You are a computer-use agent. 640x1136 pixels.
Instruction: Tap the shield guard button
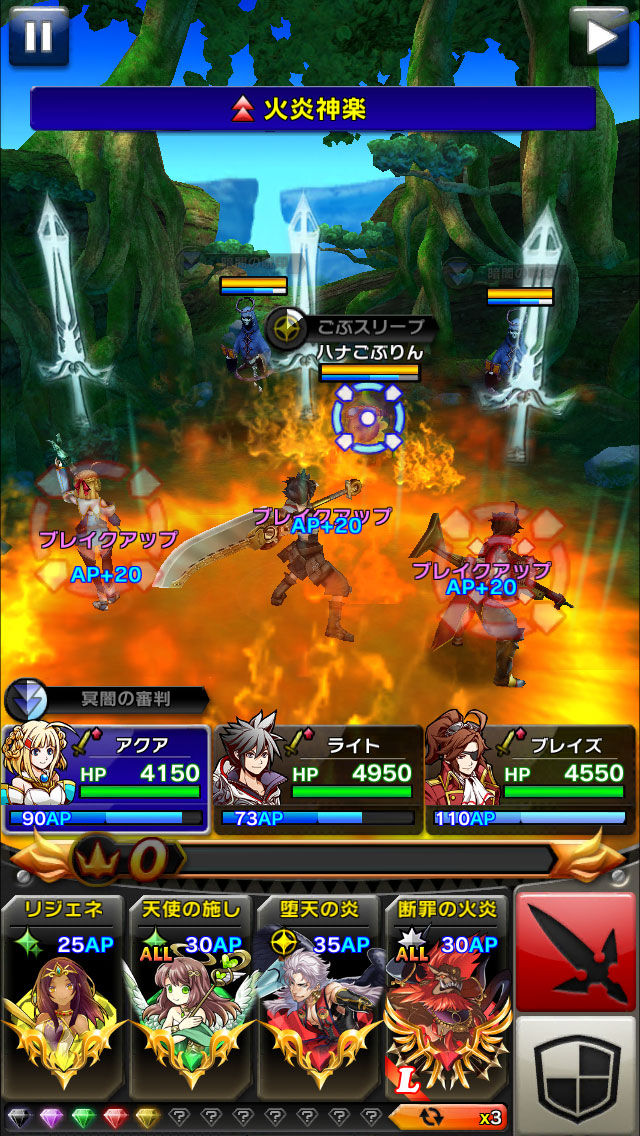point(575,1073)
